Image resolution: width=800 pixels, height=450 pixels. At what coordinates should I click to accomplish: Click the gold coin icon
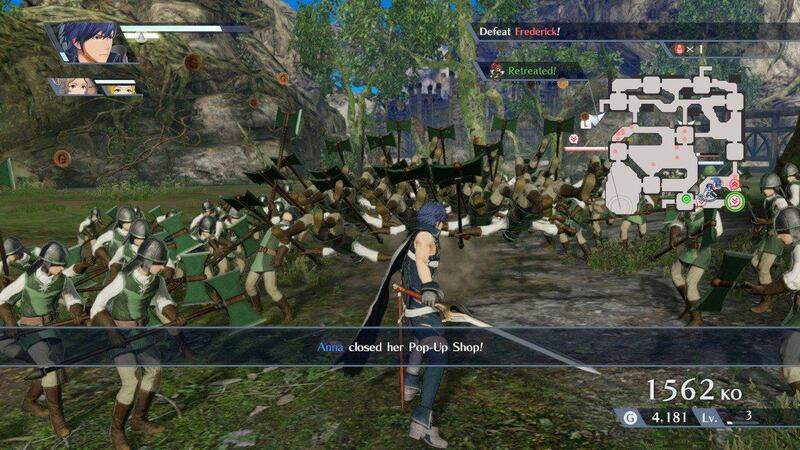tap(629, 418)
